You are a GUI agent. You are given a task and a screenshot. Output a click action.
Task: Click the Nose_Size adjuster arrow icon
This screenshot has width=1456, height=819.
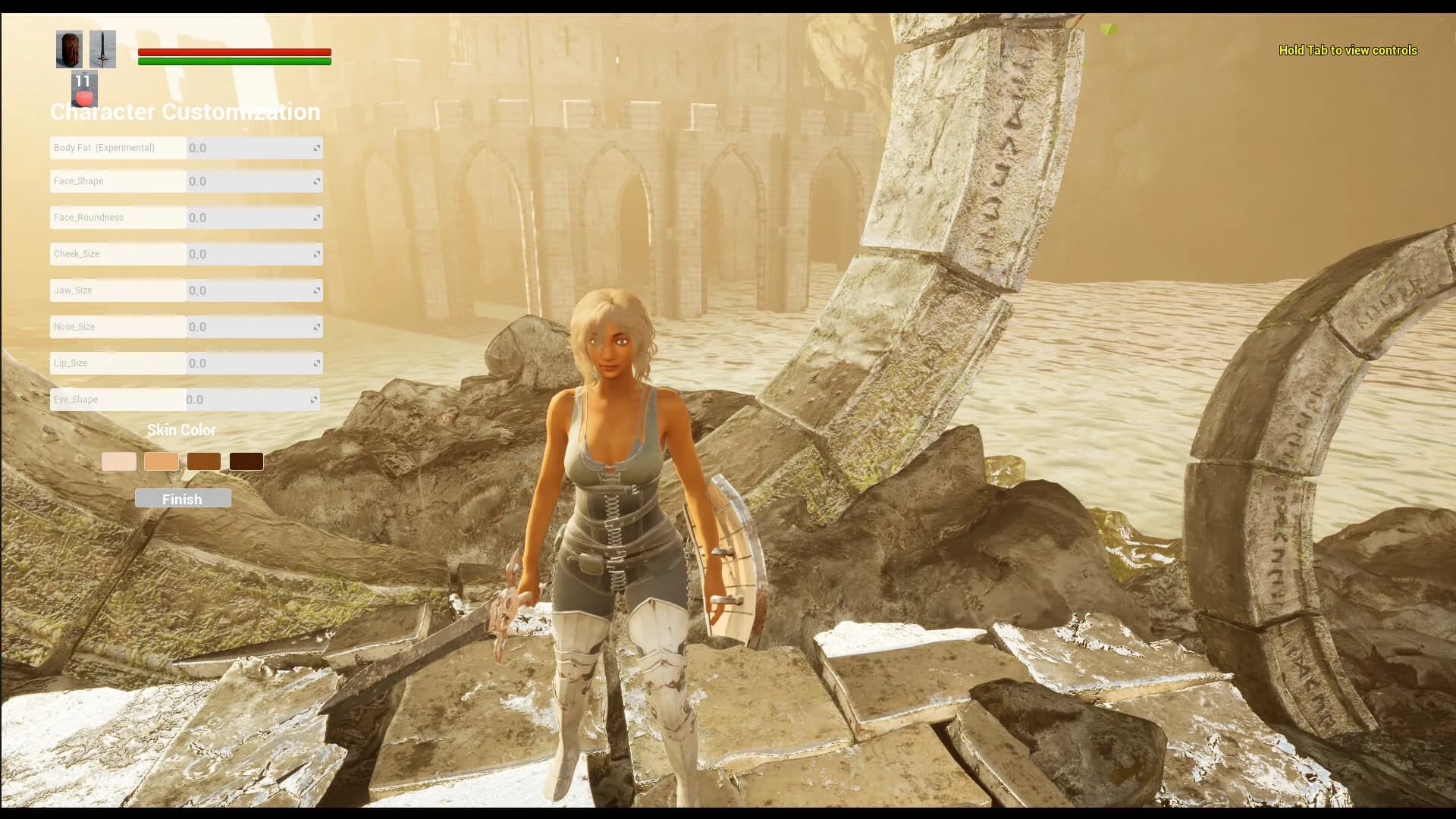(x=316, y=327)
